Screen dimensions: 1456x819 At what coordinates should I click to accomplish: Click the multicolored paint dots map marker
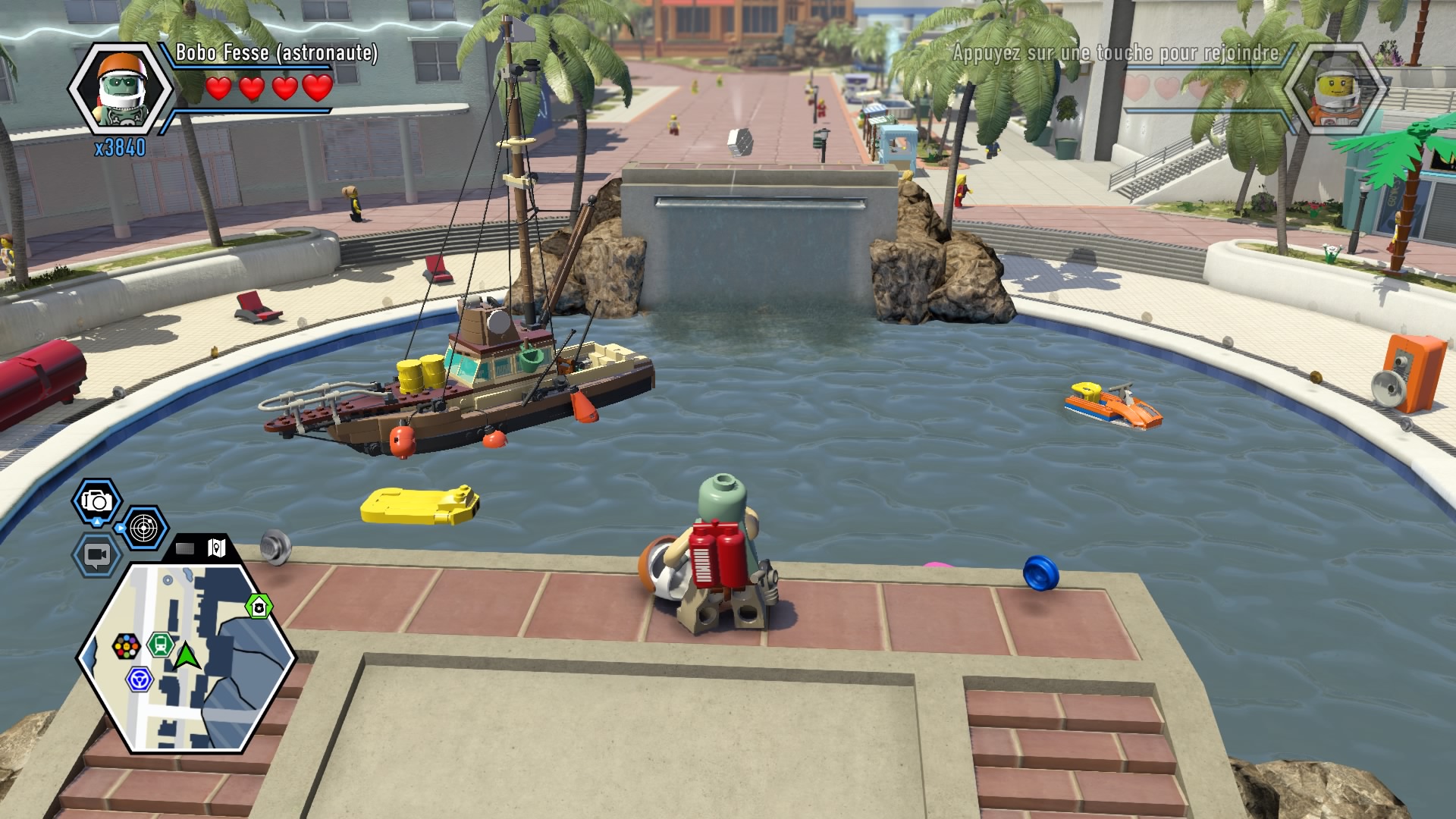point(126,647)
